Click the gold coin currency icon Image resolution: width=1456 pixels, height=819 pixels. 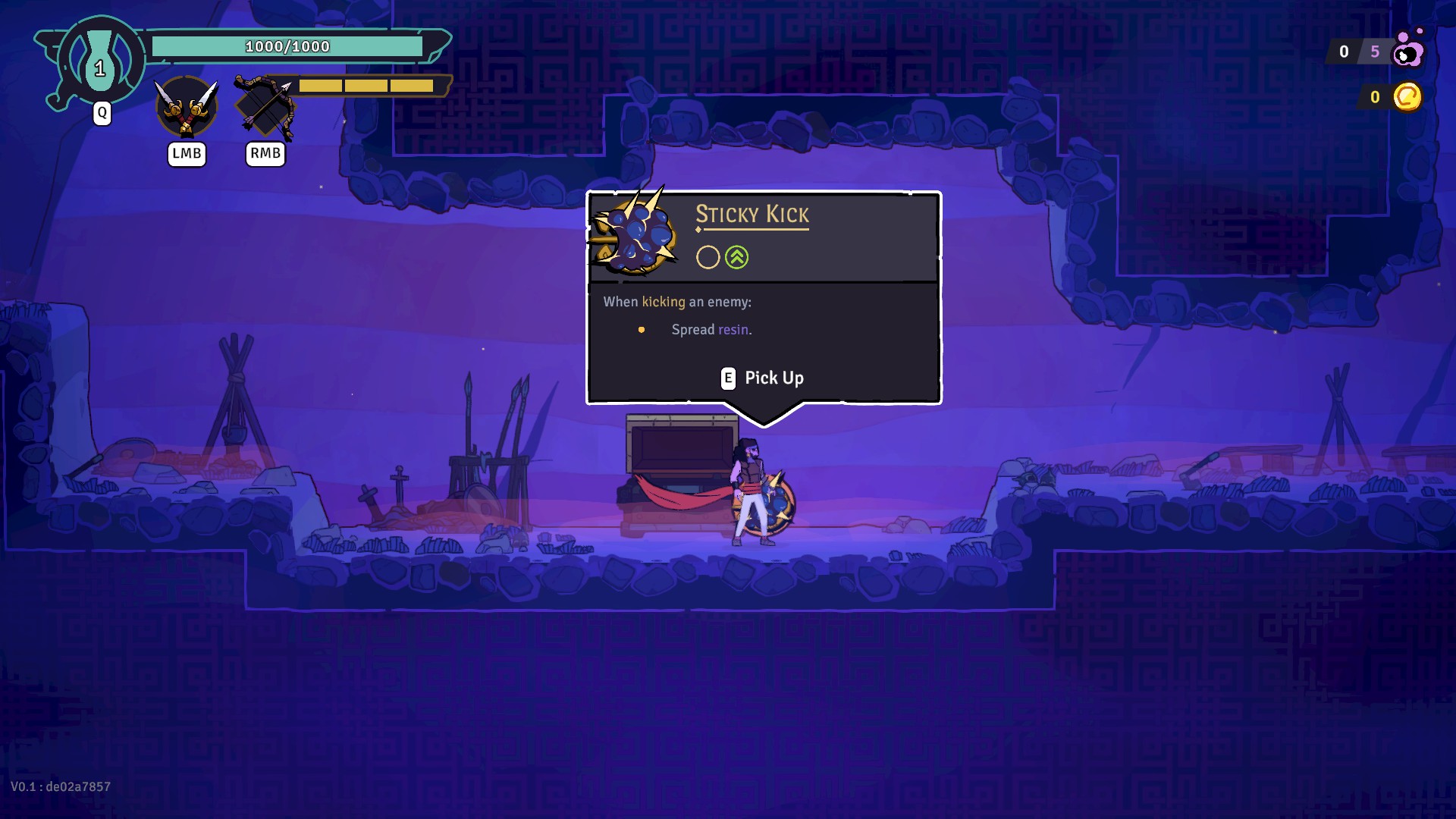[x=1407, y=97]
